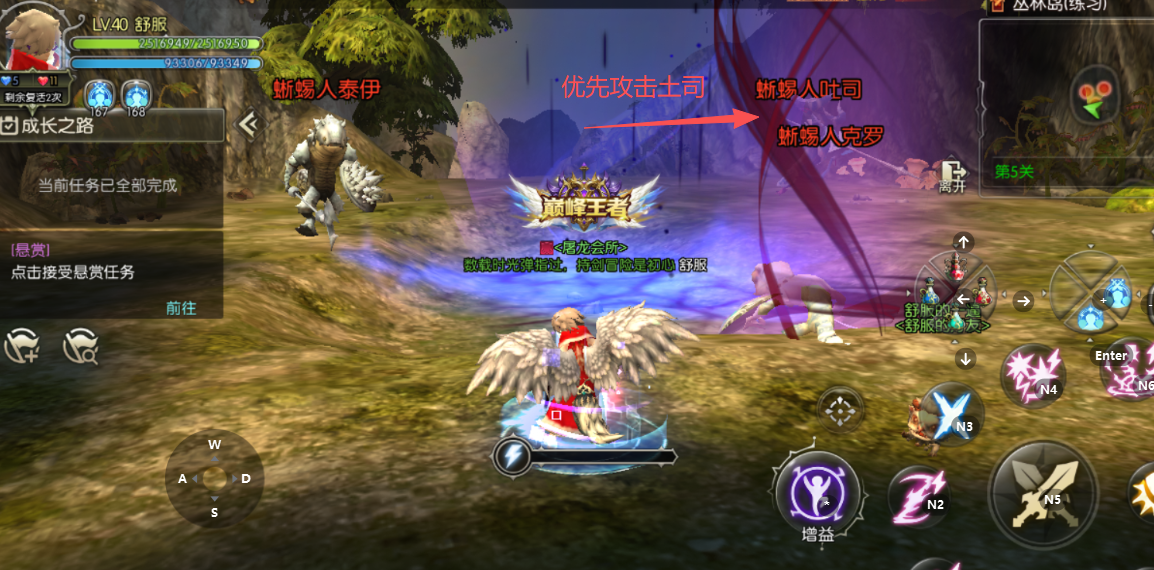Open the find-party flag icon with magnifier
Screen dimensions: 1154x570
(x=80, y=346)
